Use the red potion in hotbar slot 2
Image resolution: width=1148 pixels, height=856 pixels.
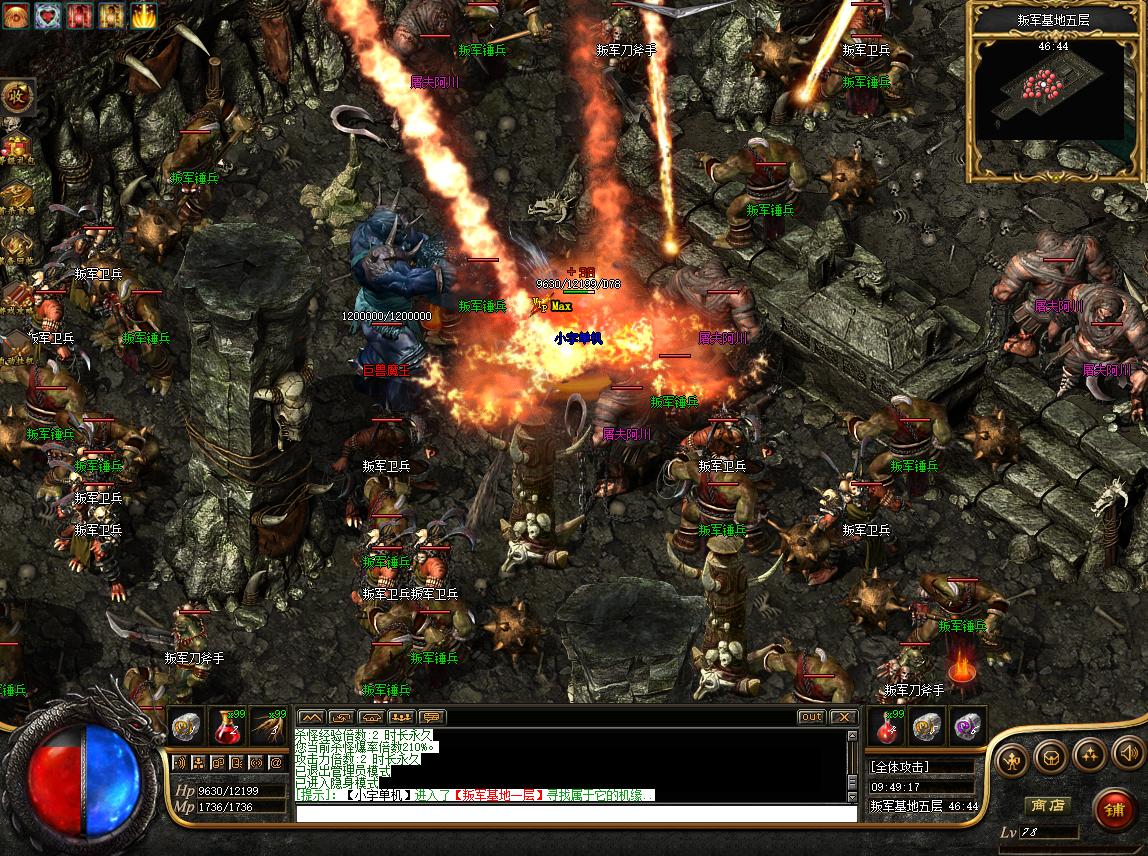(x=229, y=727)
